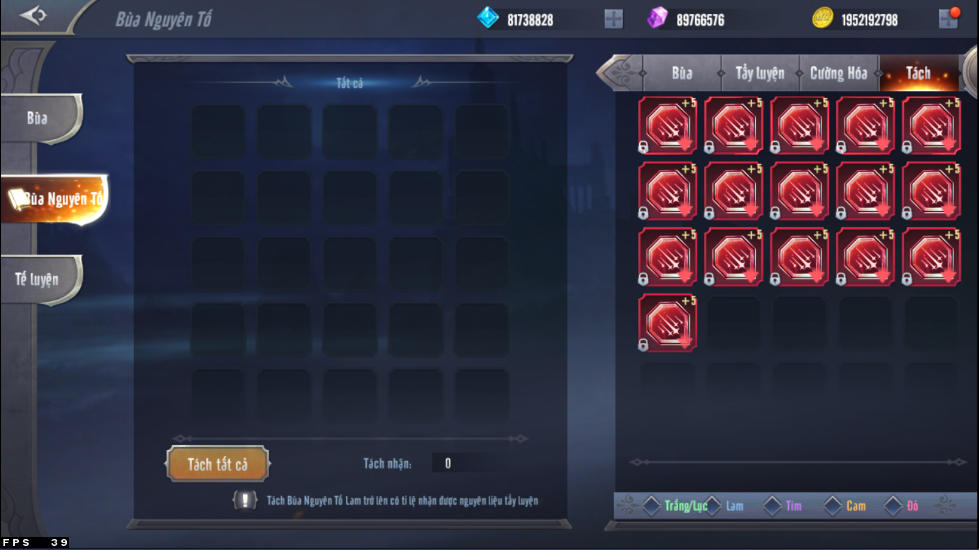Image resolution: width=979 pixels, height=550 pixels.
Task: Go back using the arrow button
Action: [33, 16]
